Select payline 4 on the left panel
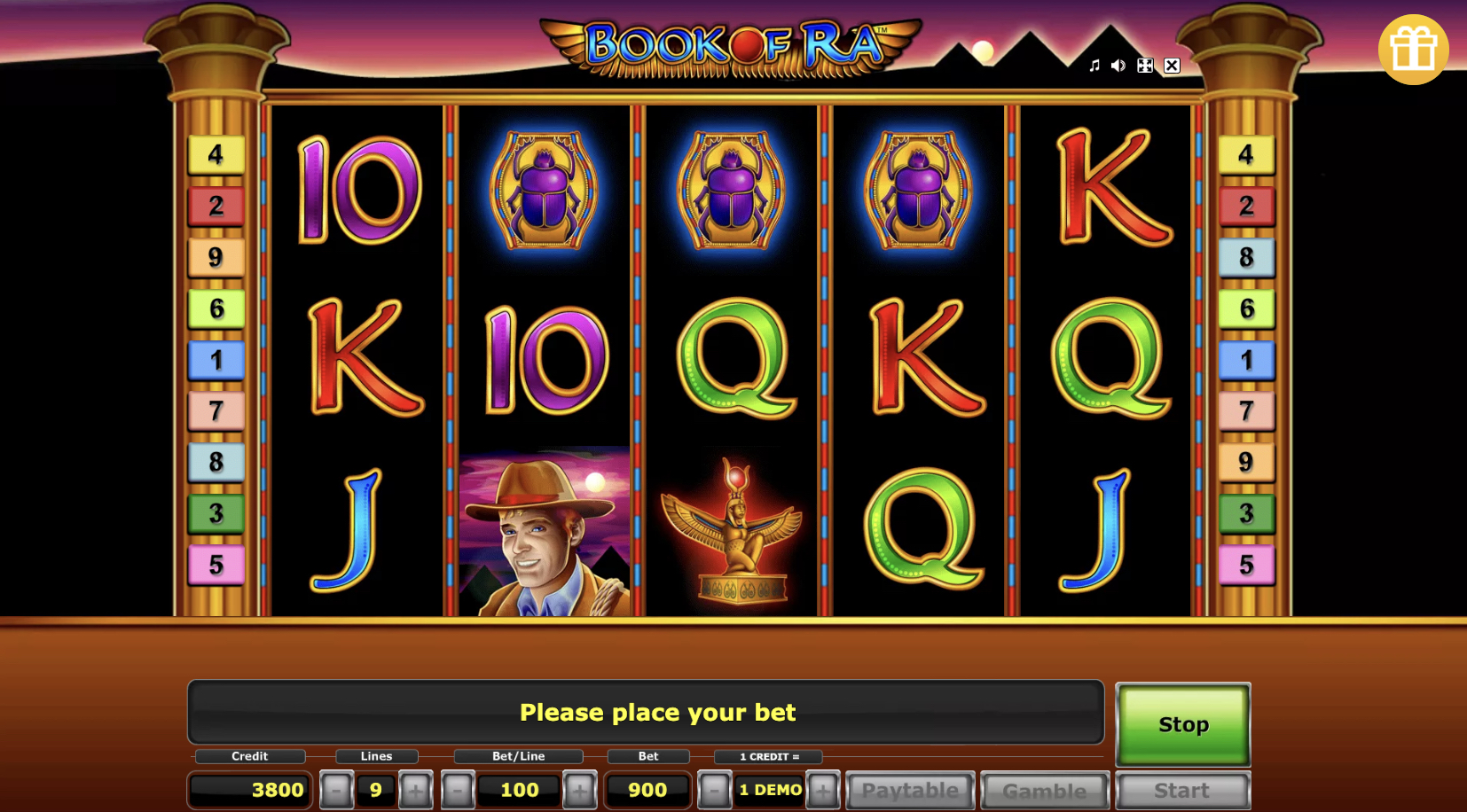 pos(216,154)
